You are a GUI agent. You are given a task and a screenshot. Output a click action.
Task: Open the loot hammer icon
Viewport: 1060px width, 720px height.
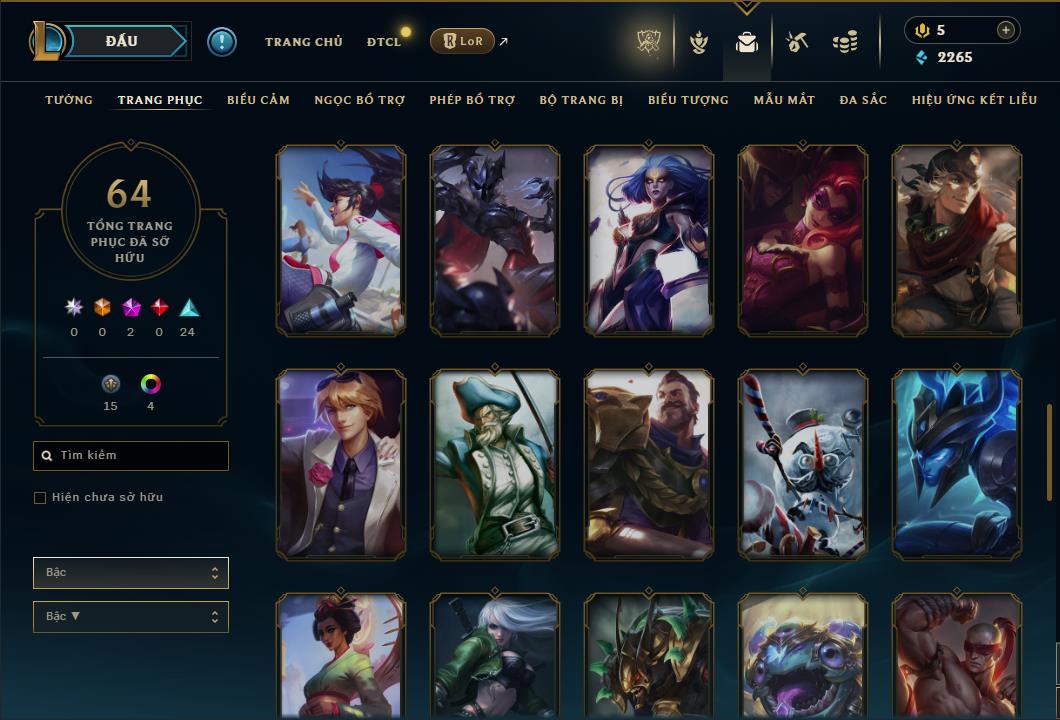(796, 42)
